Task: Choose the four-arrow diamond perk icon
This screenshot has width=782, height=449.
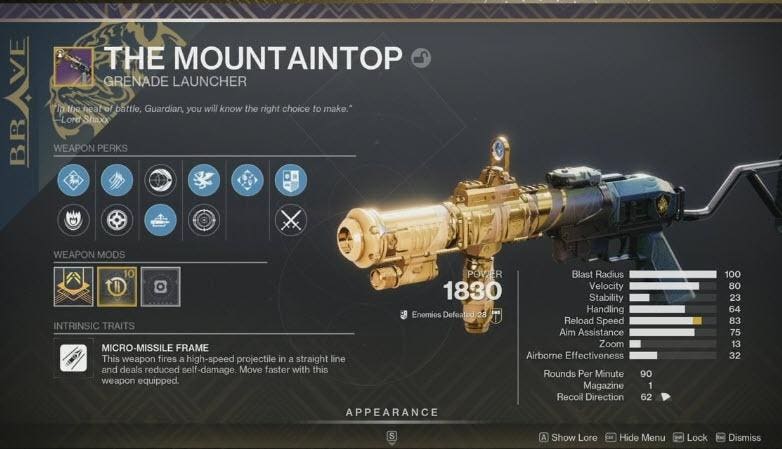Action: 247,180
